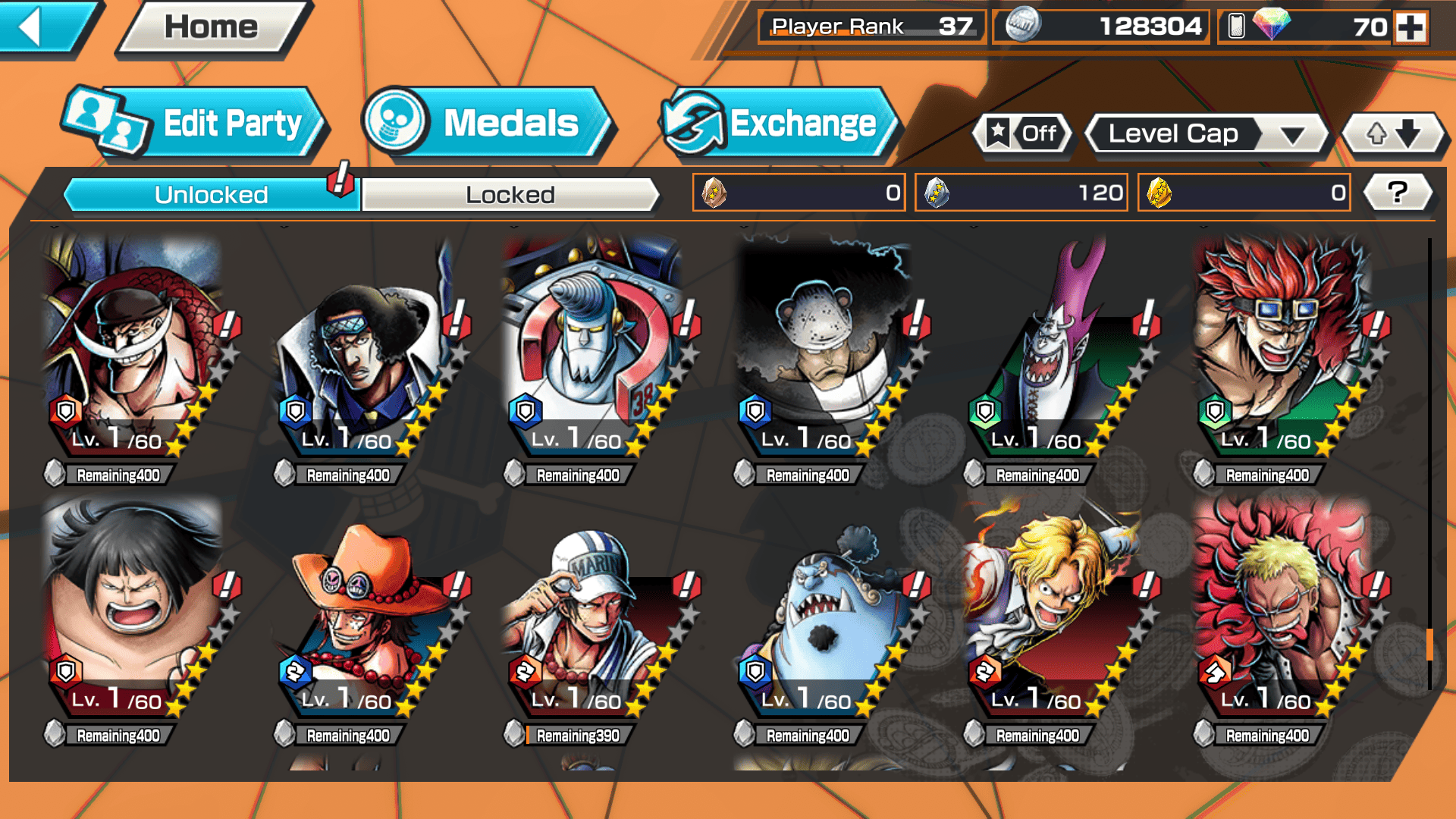Switch to the Locked tab
1456x819 pixels.
[x=510, y=195]
